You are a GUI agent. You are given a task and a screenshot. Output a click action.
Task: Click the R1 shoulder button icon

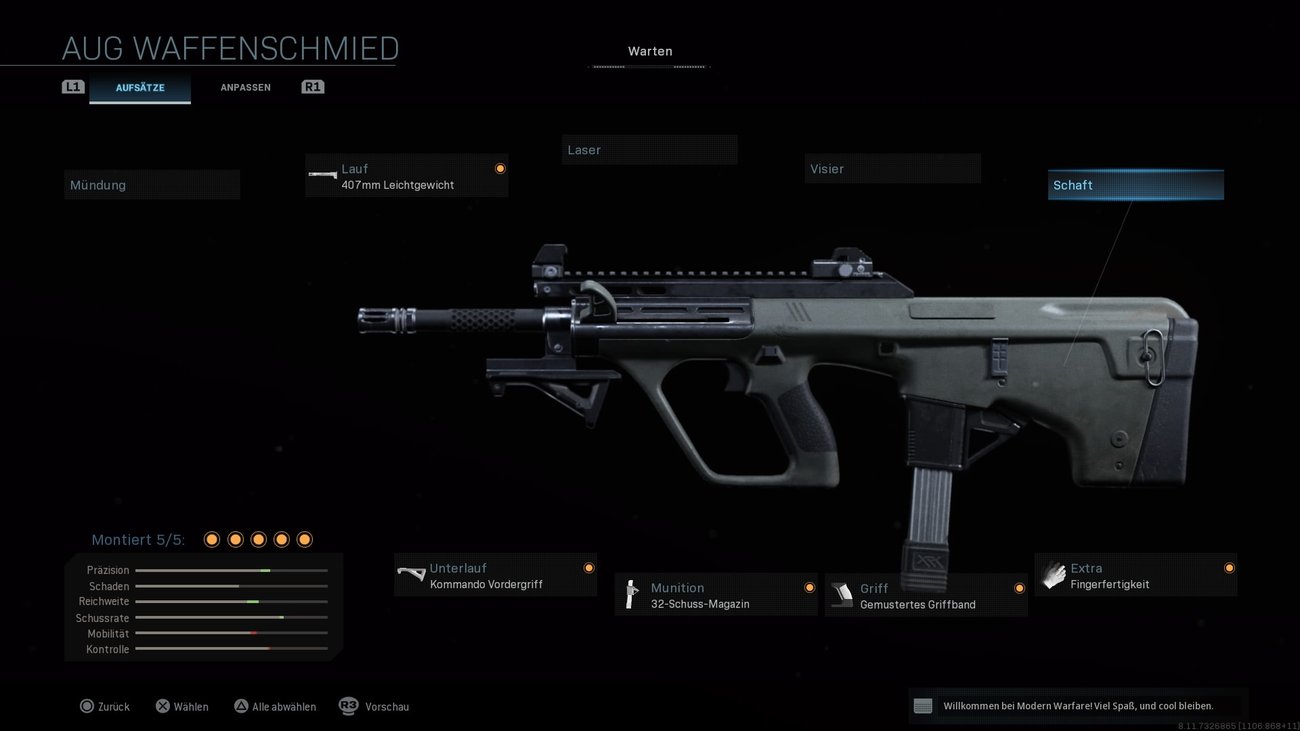point(312,86)
